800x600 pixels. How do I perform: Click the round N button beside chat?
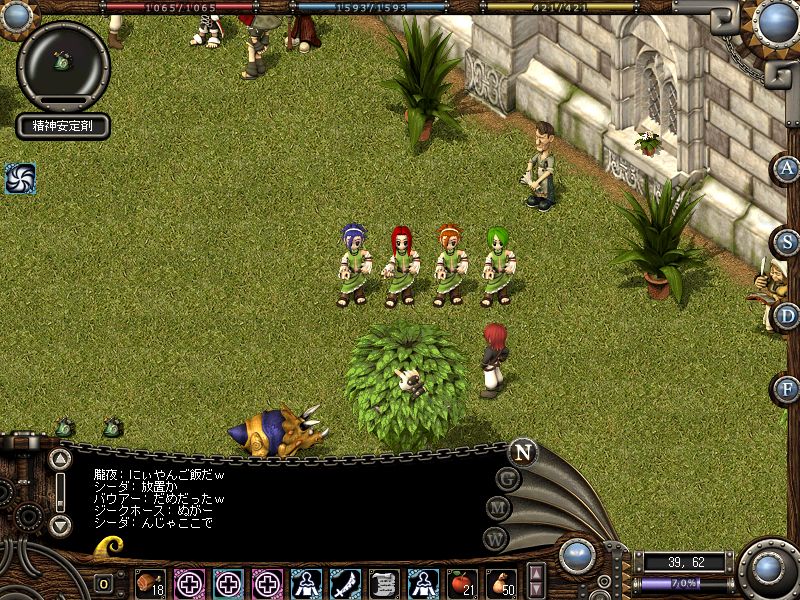tap(522, 452)
